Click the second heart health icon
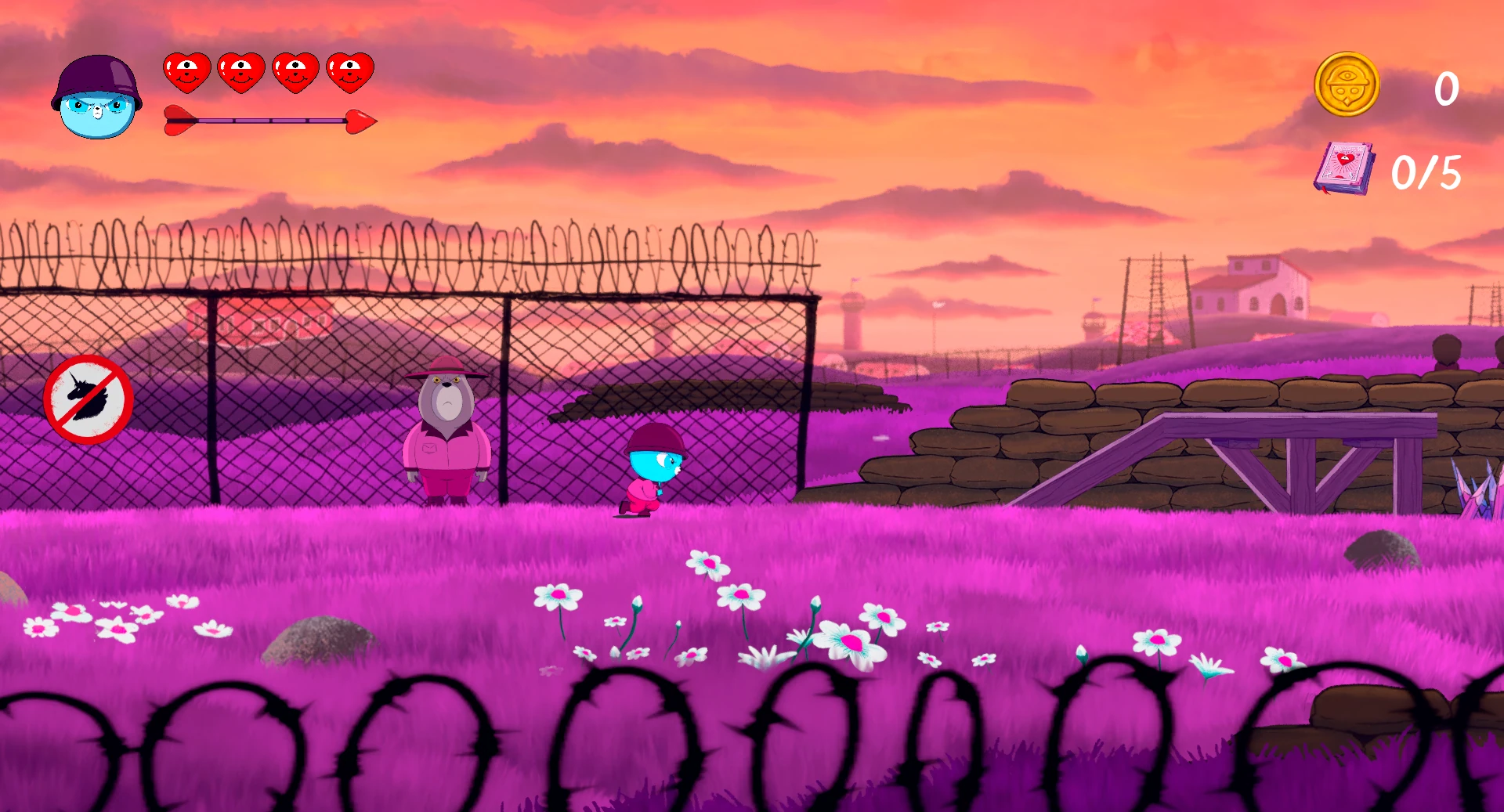This screenshot has height=812, width=1504. pyautogui.click(x=240, y=72)
